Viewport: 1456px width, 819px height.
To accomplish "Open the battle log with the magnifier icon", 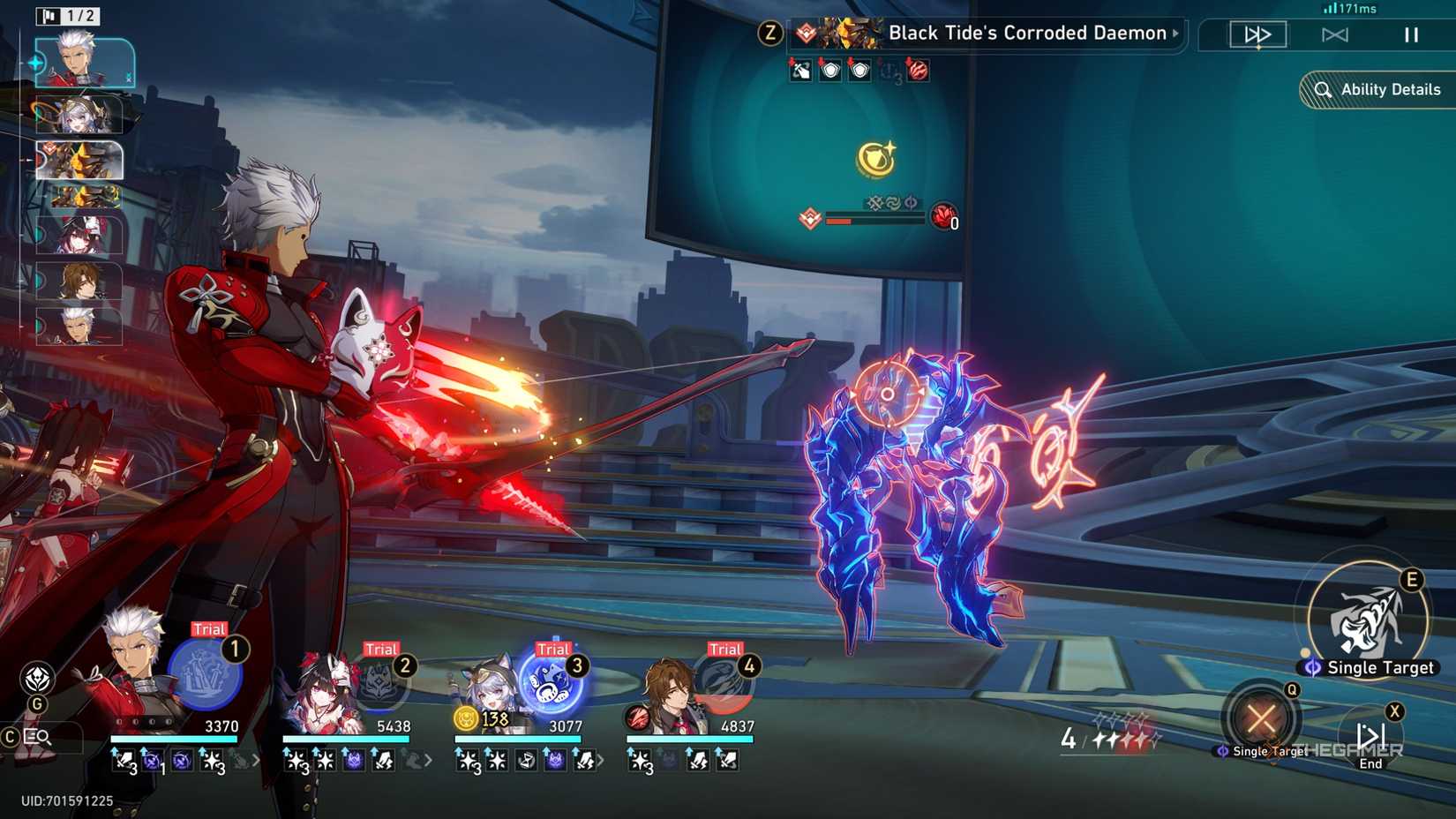I will [35, 736].
